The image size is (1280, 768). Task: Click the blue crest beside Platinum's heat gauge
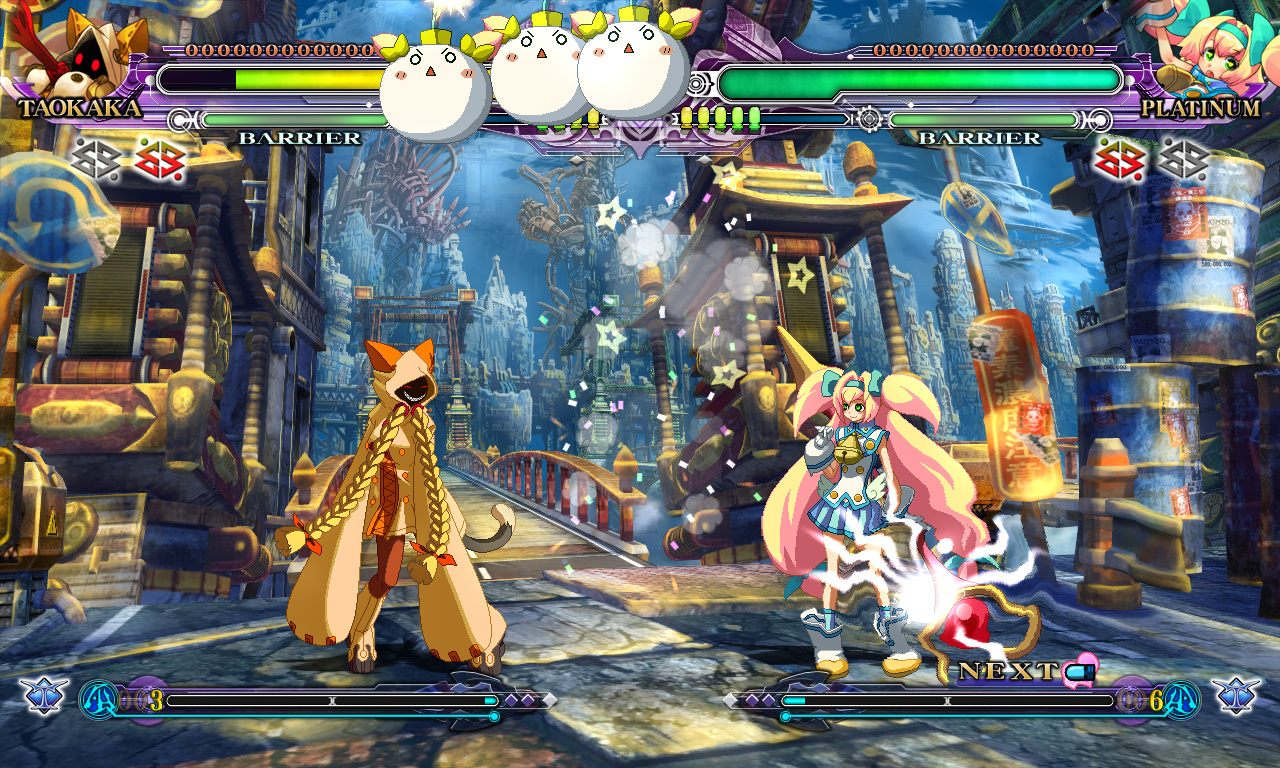(1236, 695)
